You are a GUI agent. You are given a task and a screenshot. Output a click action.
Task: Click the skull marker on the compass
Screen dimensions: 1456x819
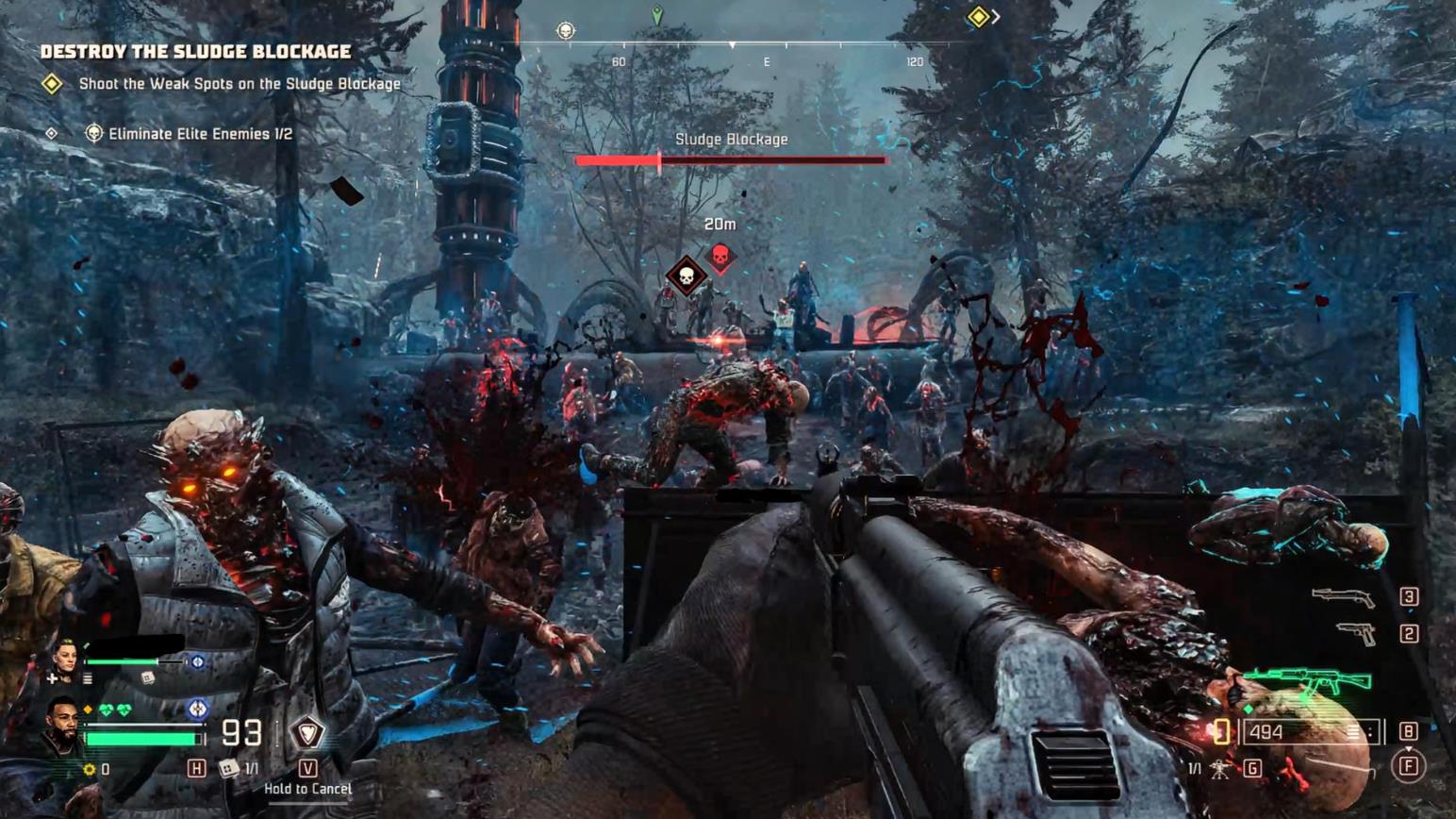[x=565, y=31]
